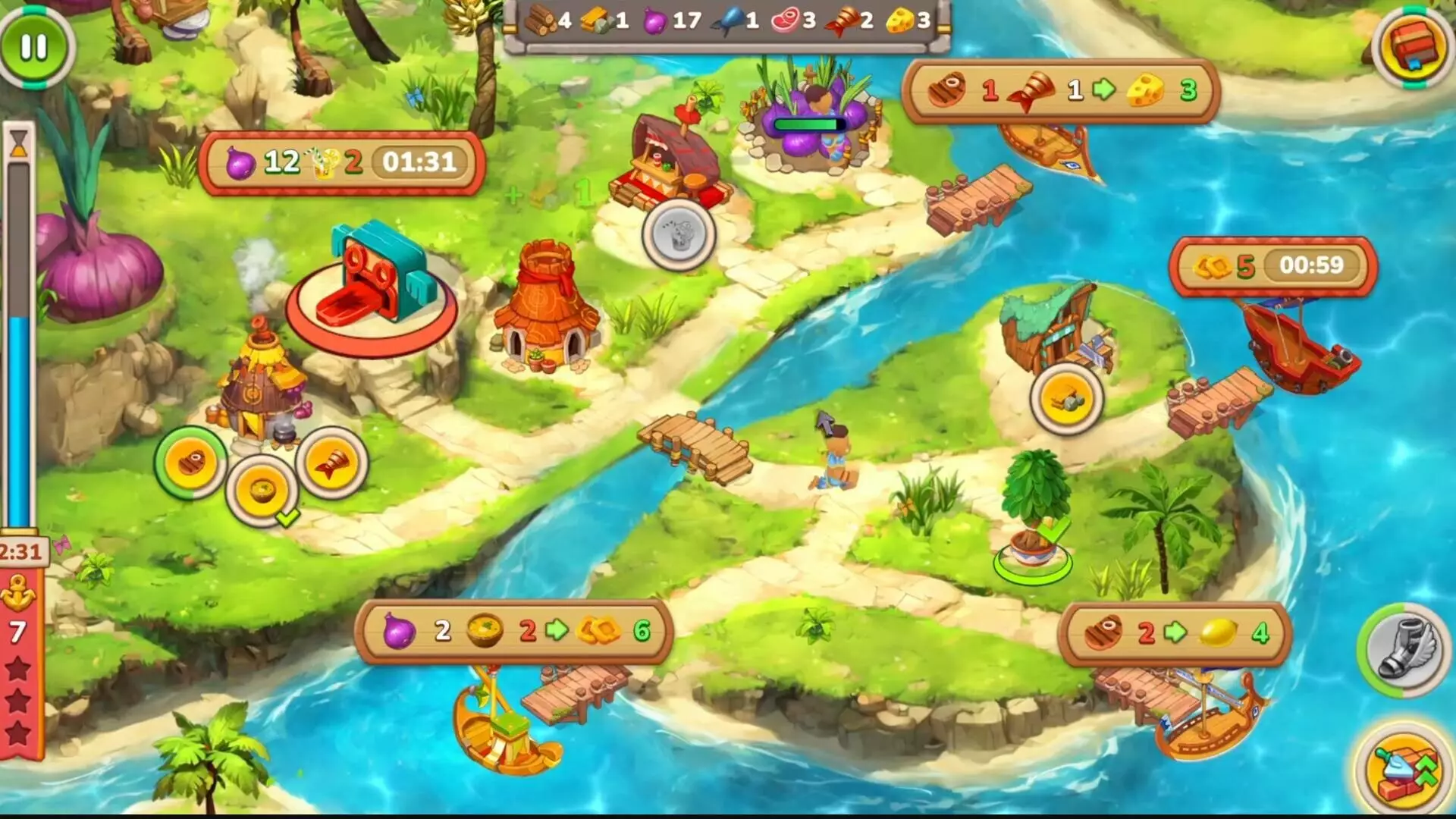The width and height of the screenshot is (1456, 819).
Task: Click the whistling notes bubble by the stand
Action: 679,234
